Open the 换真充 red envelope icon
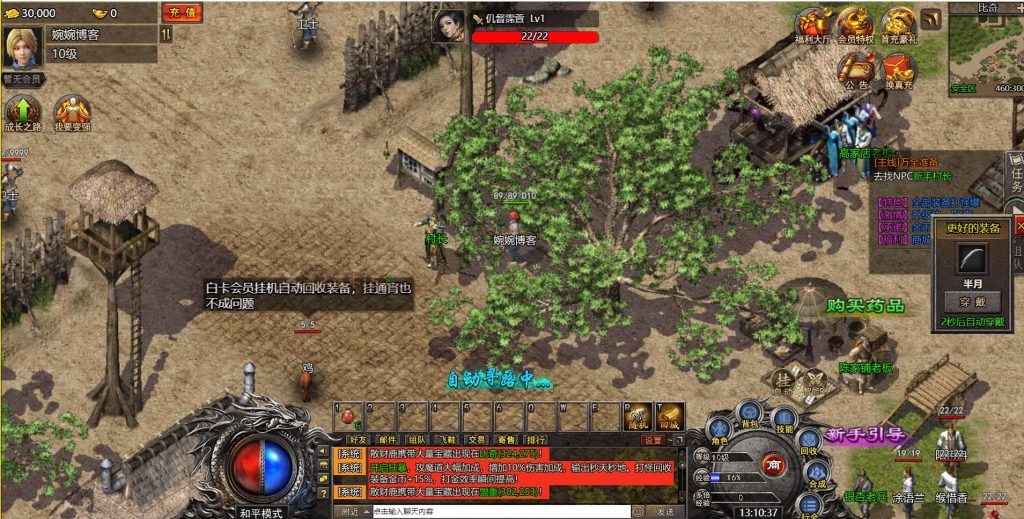This screenshot has height=519, width=1024. point(897,68)
